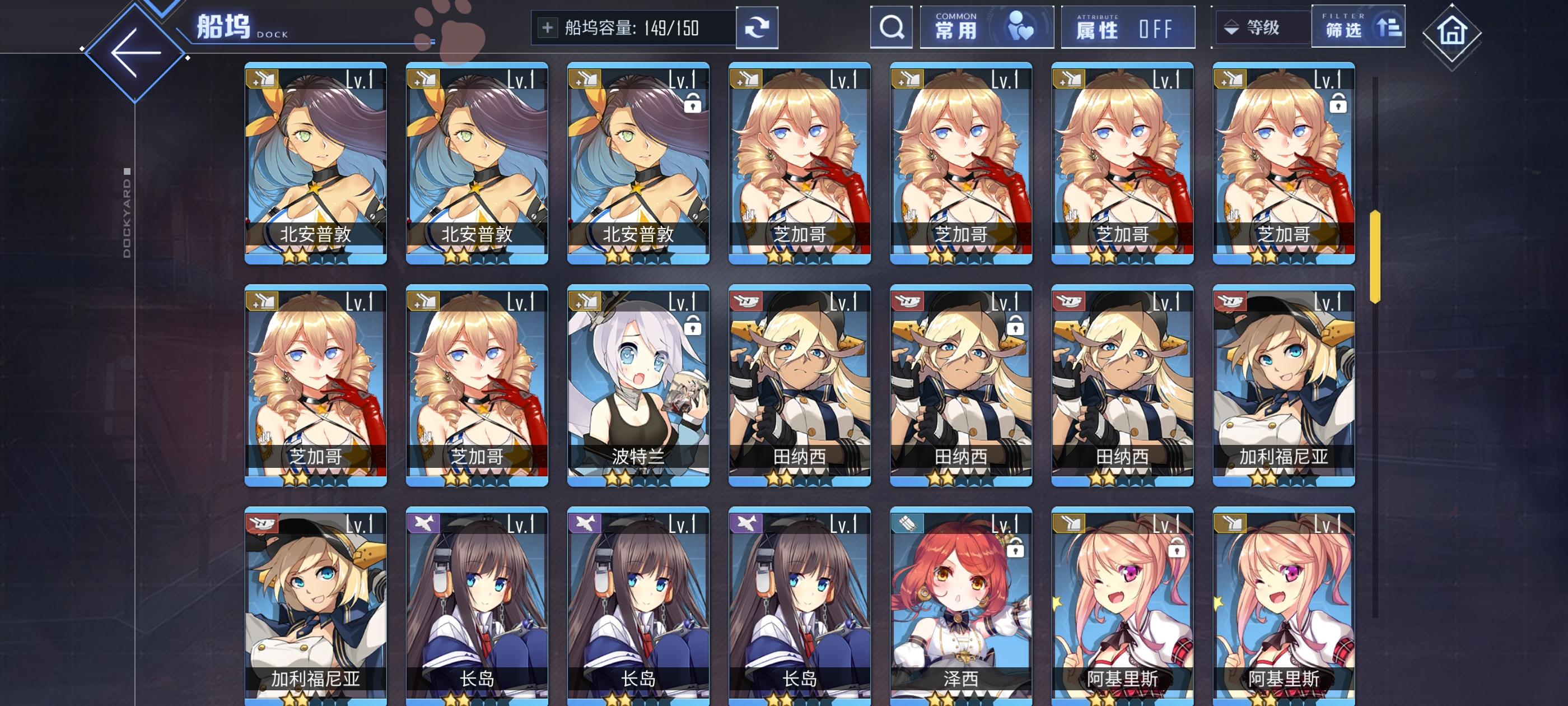Open the 等级 sort dropdown
Image resolution: width=1568 pixels, height=706 pixels.
point(1263,27)
